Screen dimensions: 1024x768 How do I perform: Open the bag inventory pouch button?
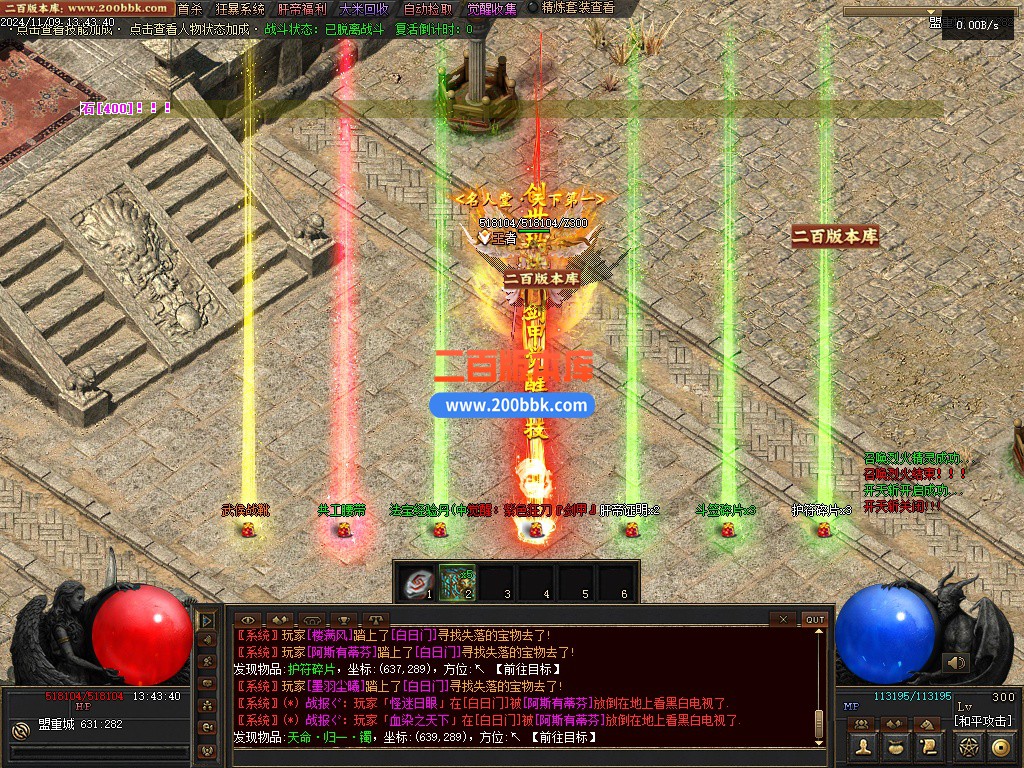point(896,746)
